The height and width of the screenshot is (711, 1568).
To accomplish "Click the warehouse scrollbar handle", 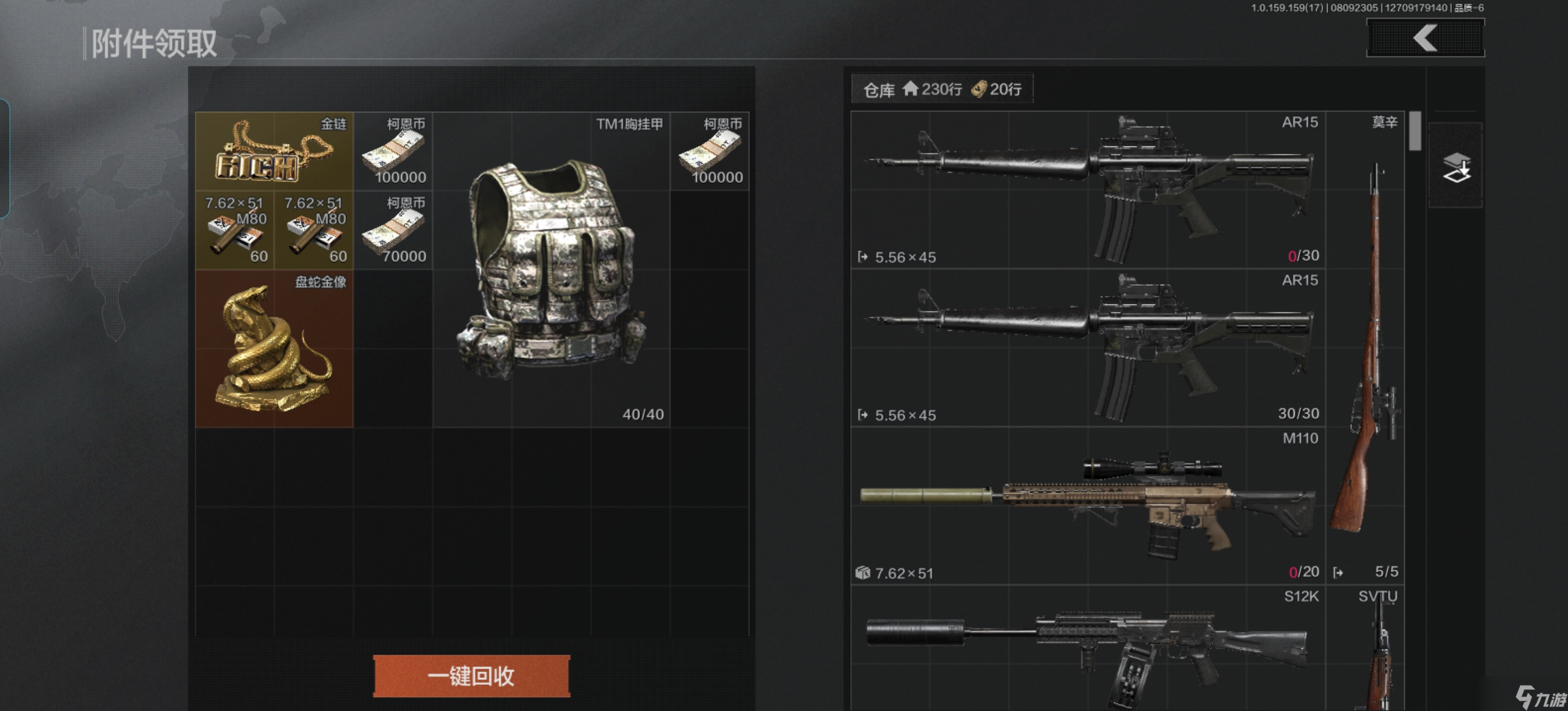I will 1415,131.
